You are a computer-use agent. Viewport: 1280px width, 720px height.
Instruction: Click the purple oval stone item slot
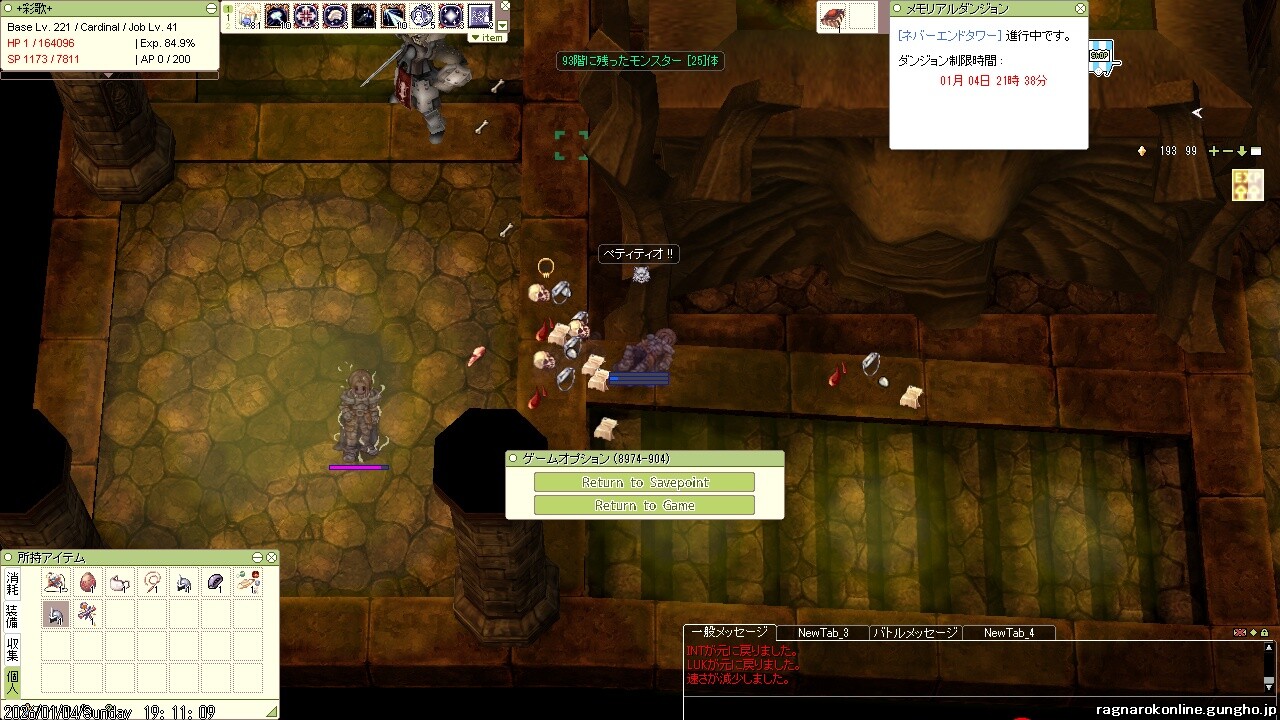coord(216,583)
